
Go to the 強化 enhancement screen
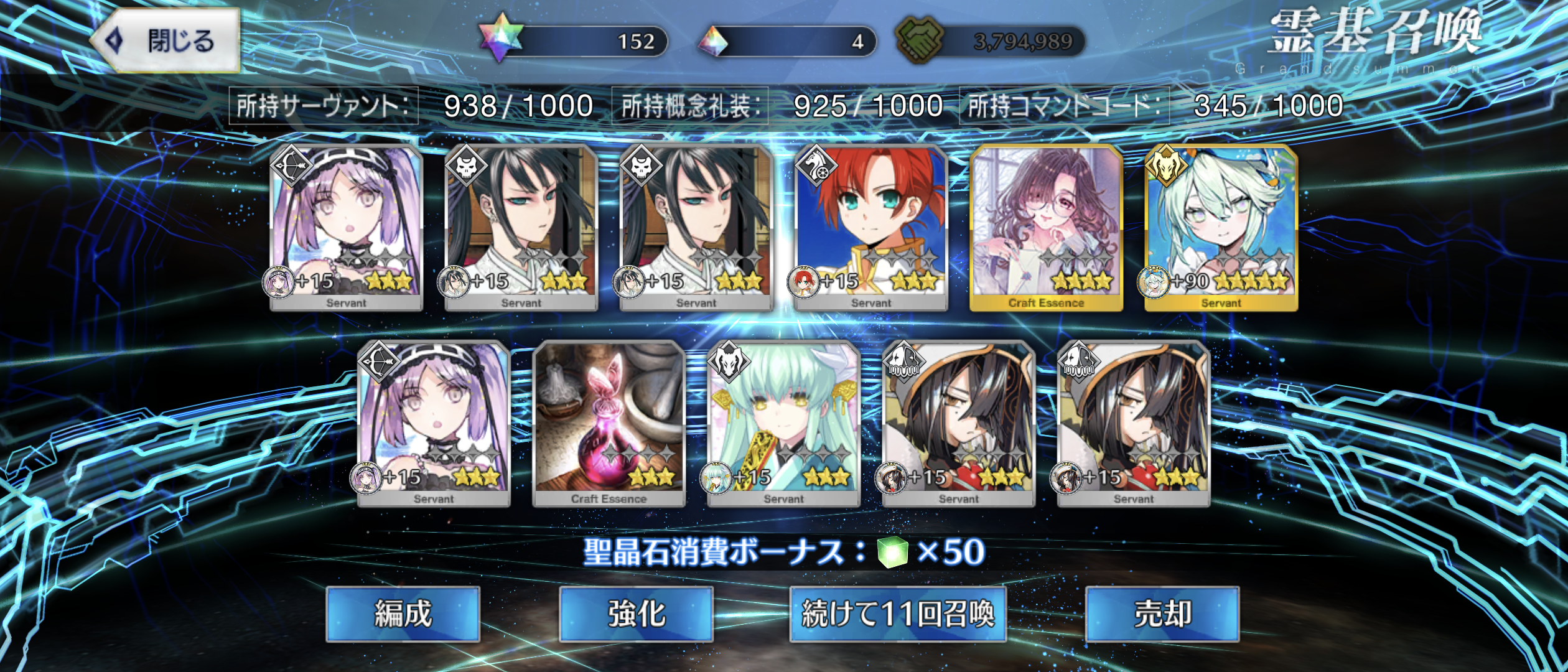[636, 614]
